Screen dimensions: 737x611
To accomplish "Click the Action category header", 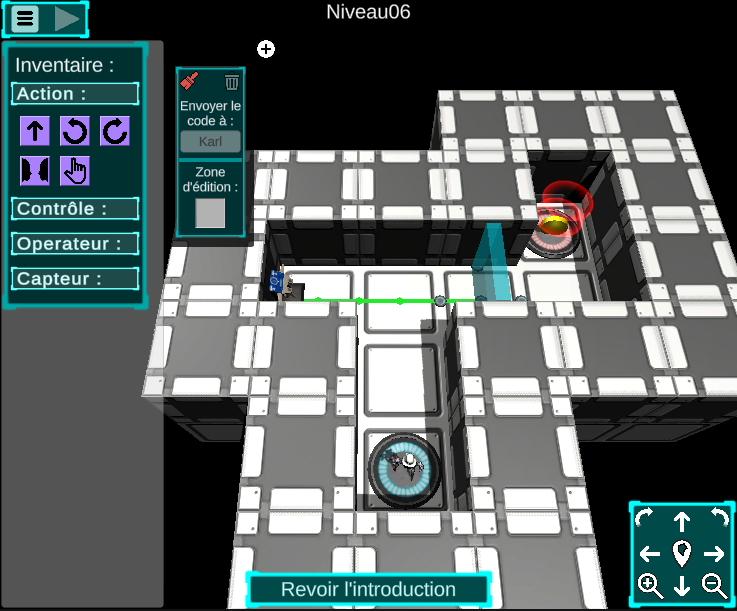I will [75, 94].
